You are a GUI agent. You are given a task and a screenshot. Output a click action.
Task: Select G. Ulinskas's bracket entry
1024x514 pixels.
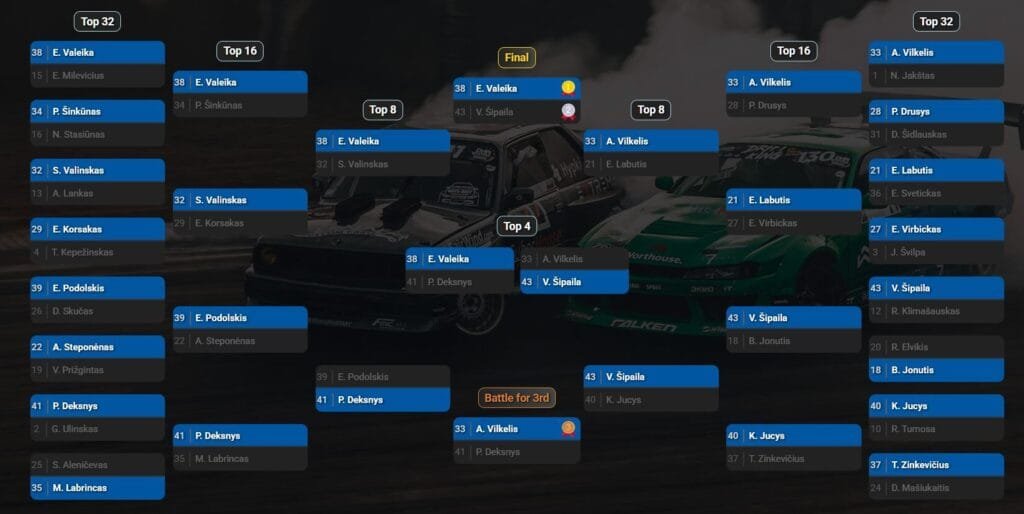pos(97,429)
